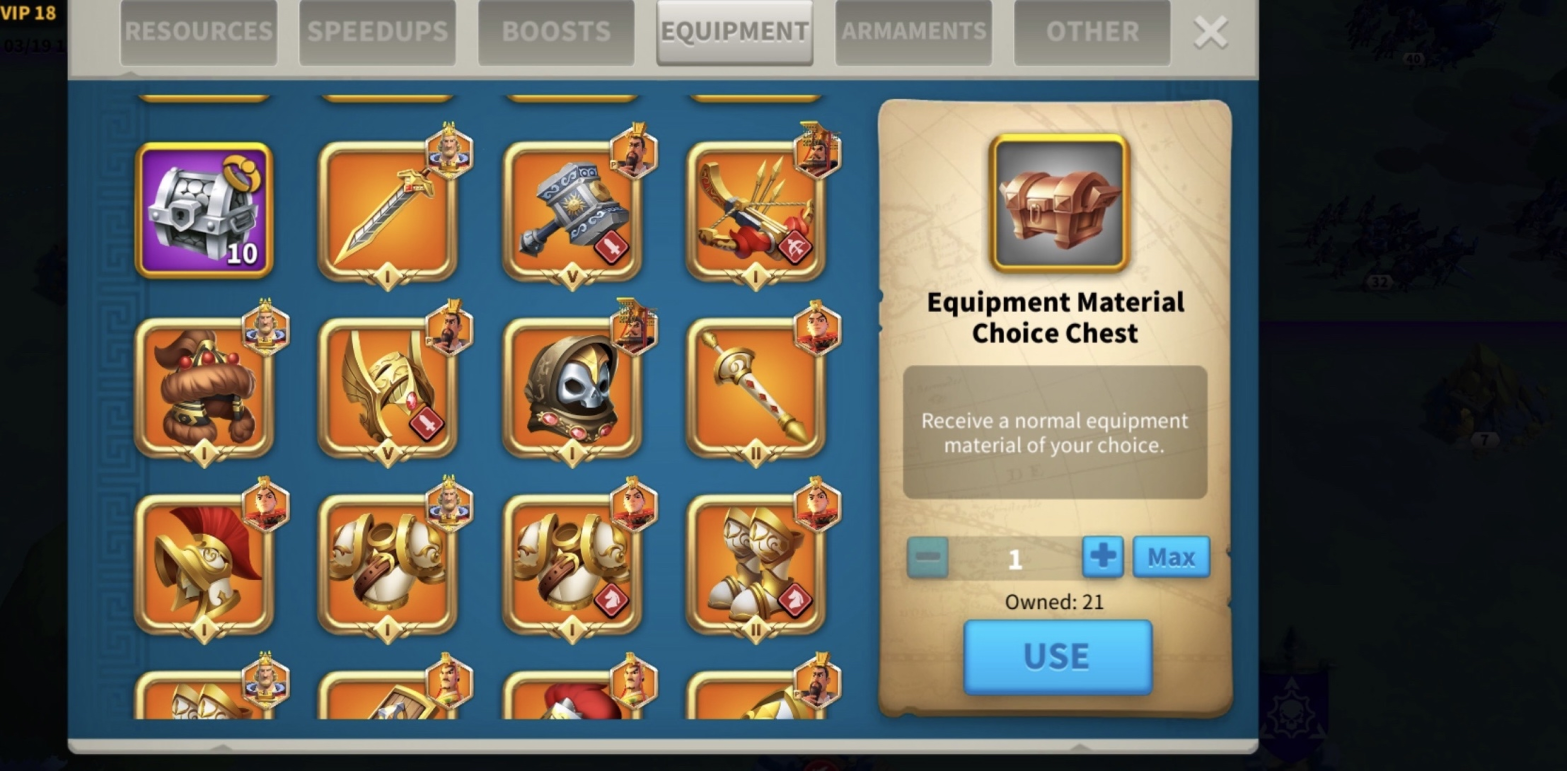The image size is (1567, 771).
Task: Show the Boosts tab
Action: (x=556, y=32)
